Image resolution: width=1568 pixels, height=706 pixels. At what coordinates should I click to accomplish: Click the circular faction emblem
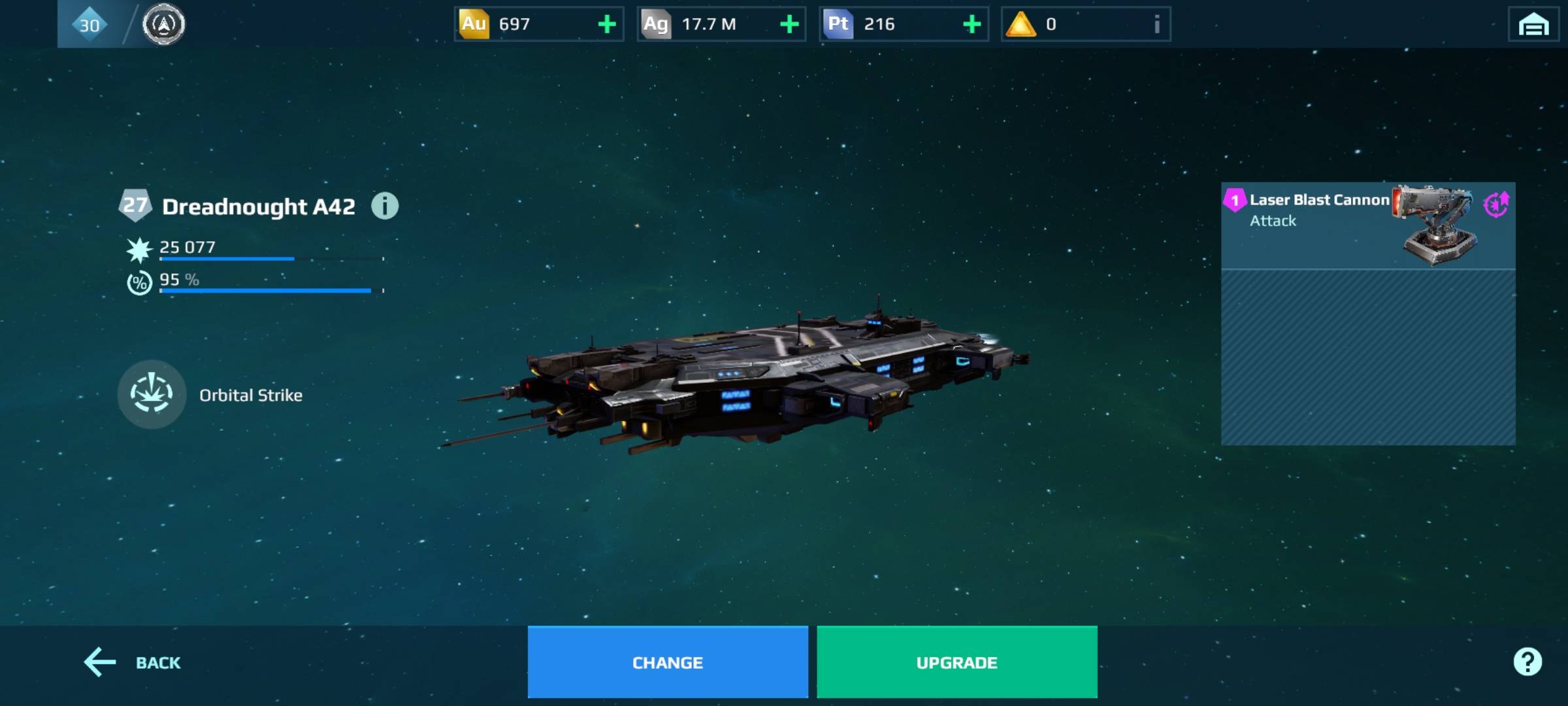pyautogui.click(x=163, y=25)
